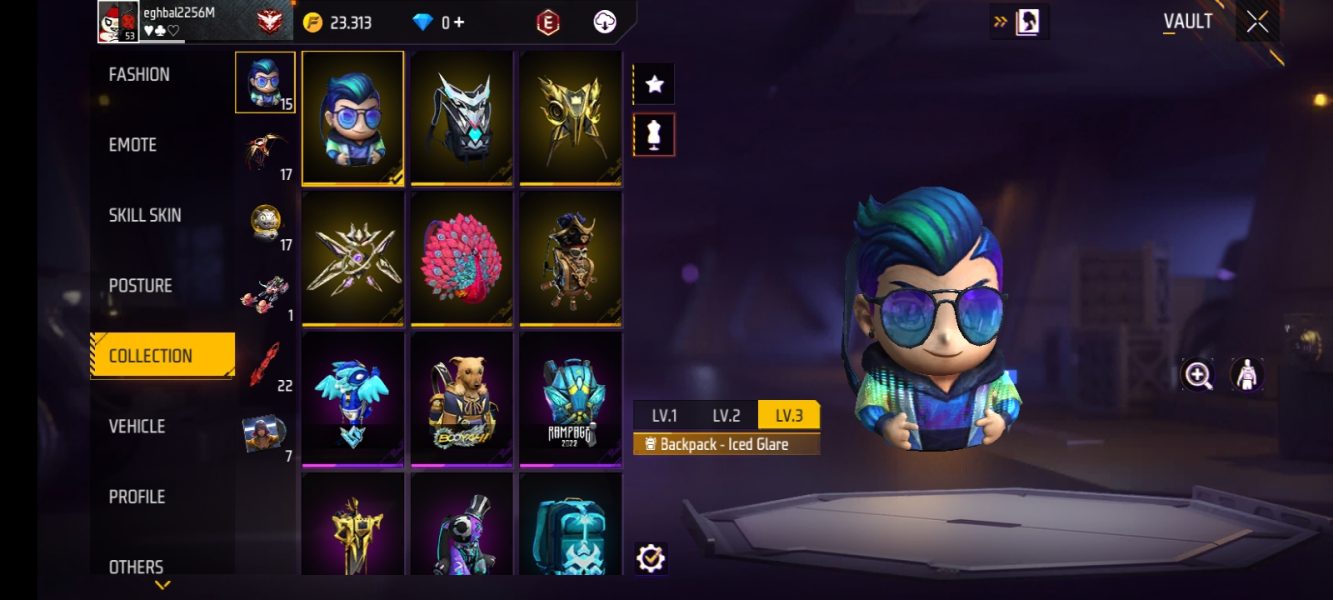Click the star favorites filter

point(654,85)
